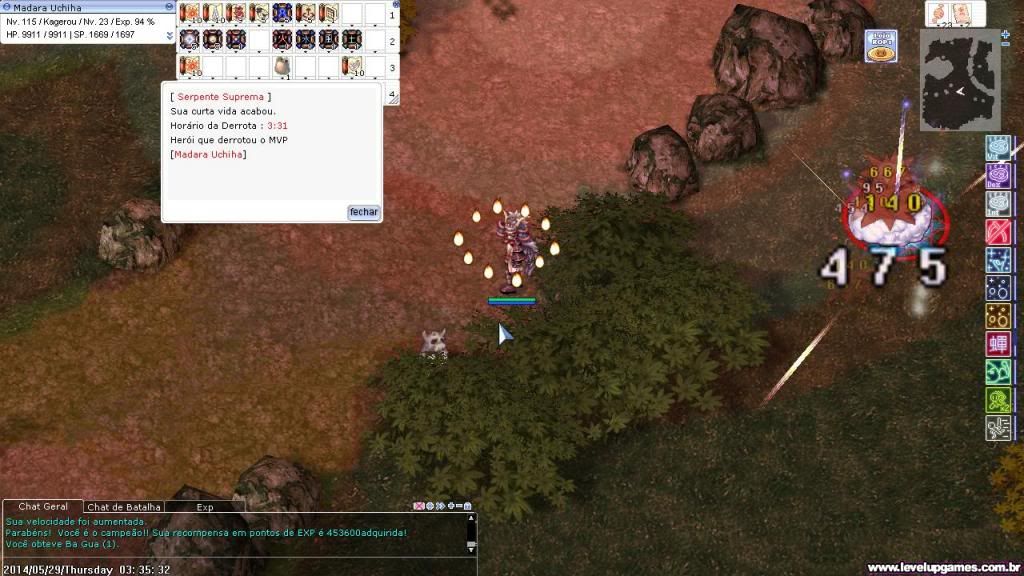This screenshot has height=576, width=1024.
Task: Click the Madara Uchiha name in the MVP message
Action: click(x=208, y=154)
